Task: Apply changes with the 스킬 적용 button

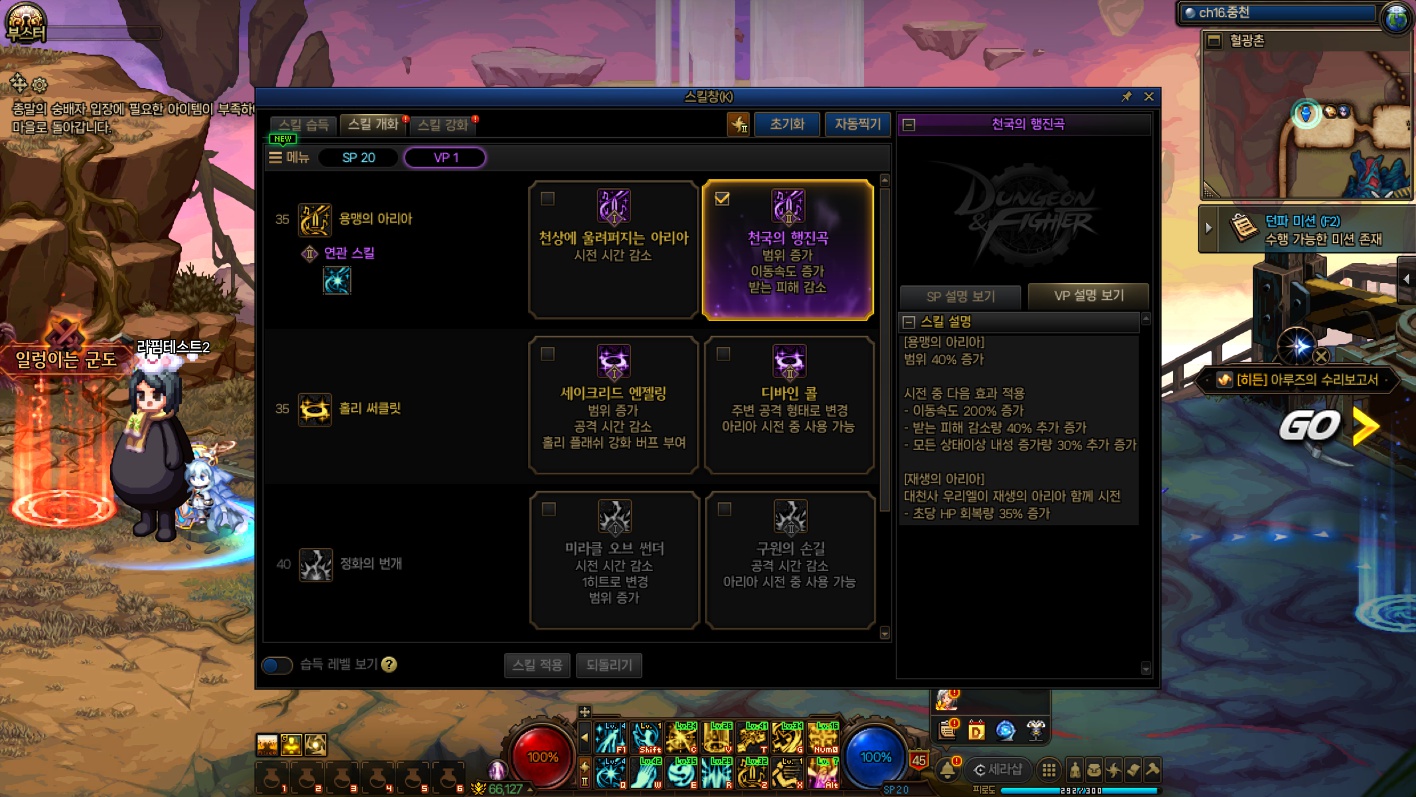Action: (x=537, y=665)
